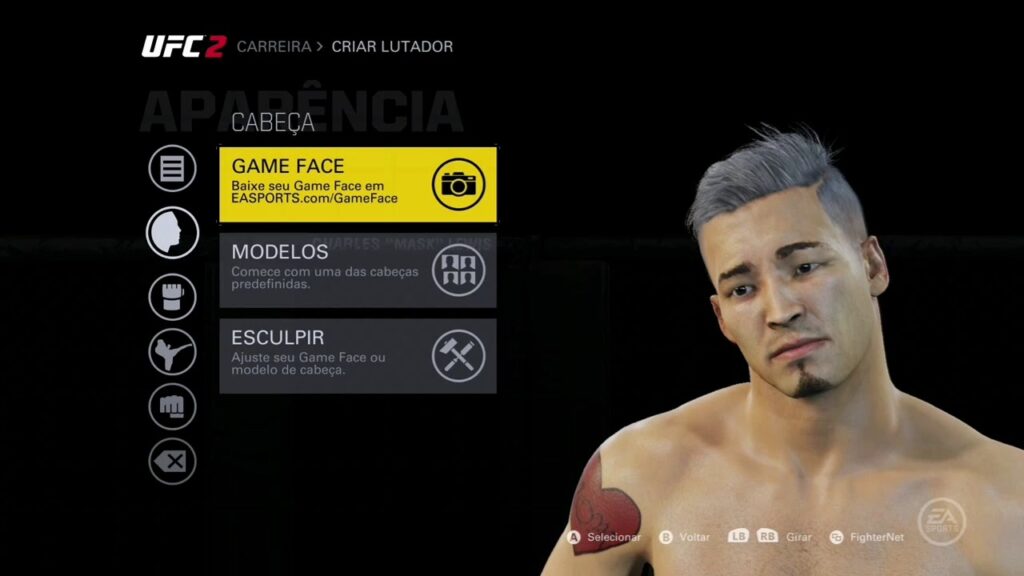Select the Game Face option
Viewport: 1024px width, 576px height.
pyautogui.click(x=357, y=184)
